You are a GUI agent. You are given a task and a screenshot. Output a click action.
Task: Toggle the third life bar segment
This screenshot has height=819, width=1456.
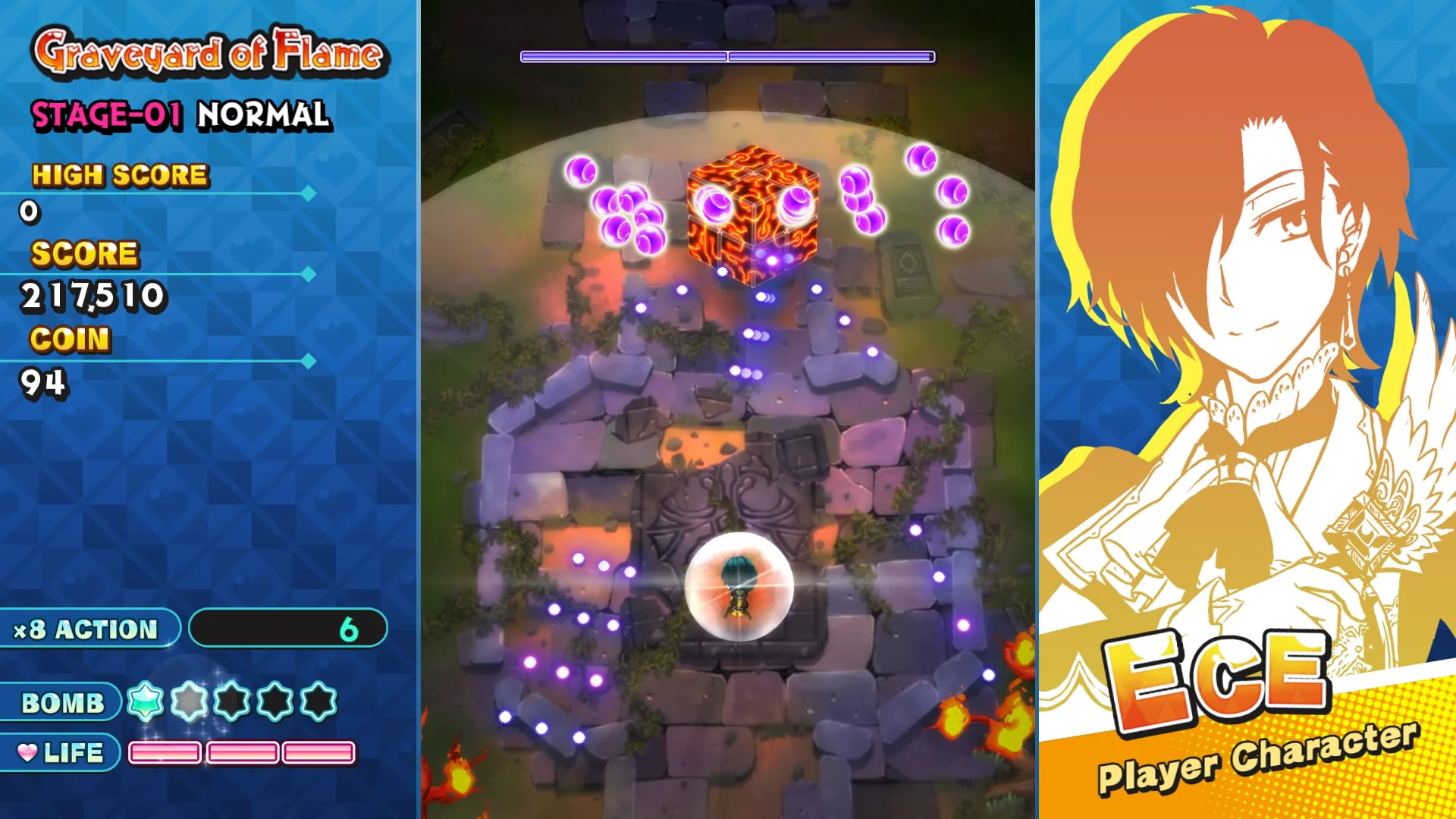click(x=318, y=752)
